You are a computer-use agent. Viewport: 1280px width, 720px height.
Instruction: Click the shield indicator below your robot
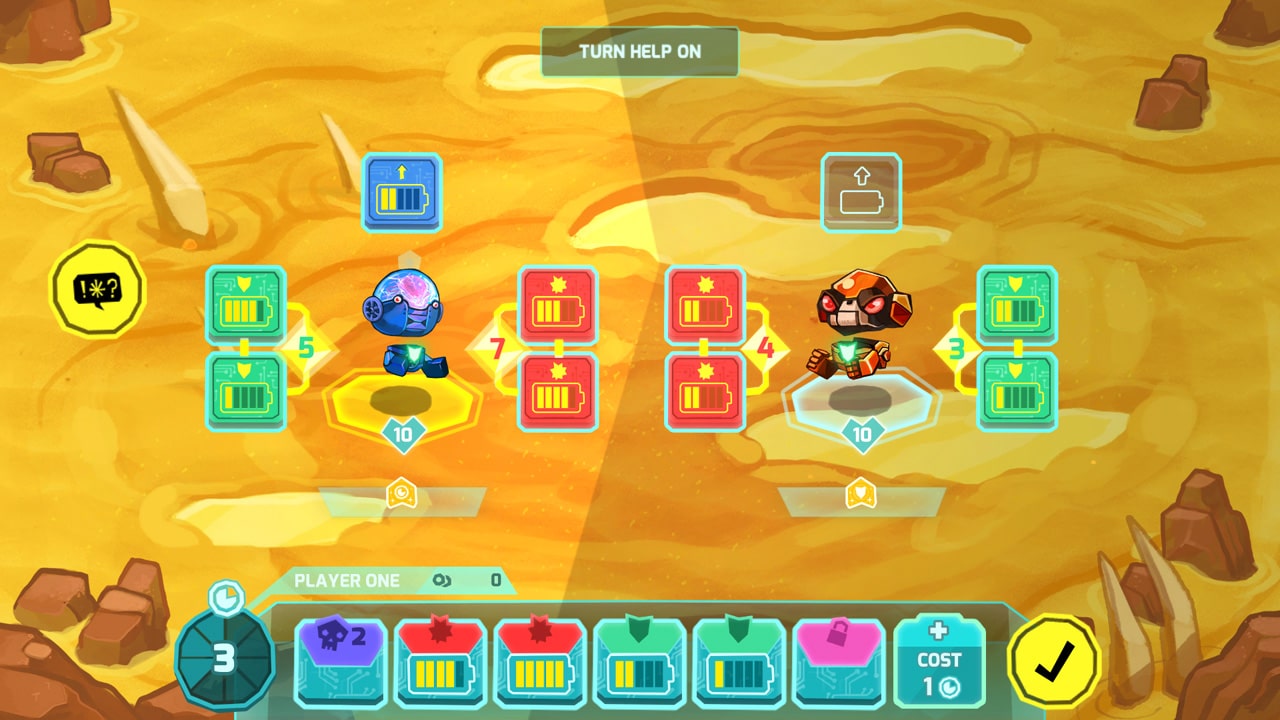404,494
